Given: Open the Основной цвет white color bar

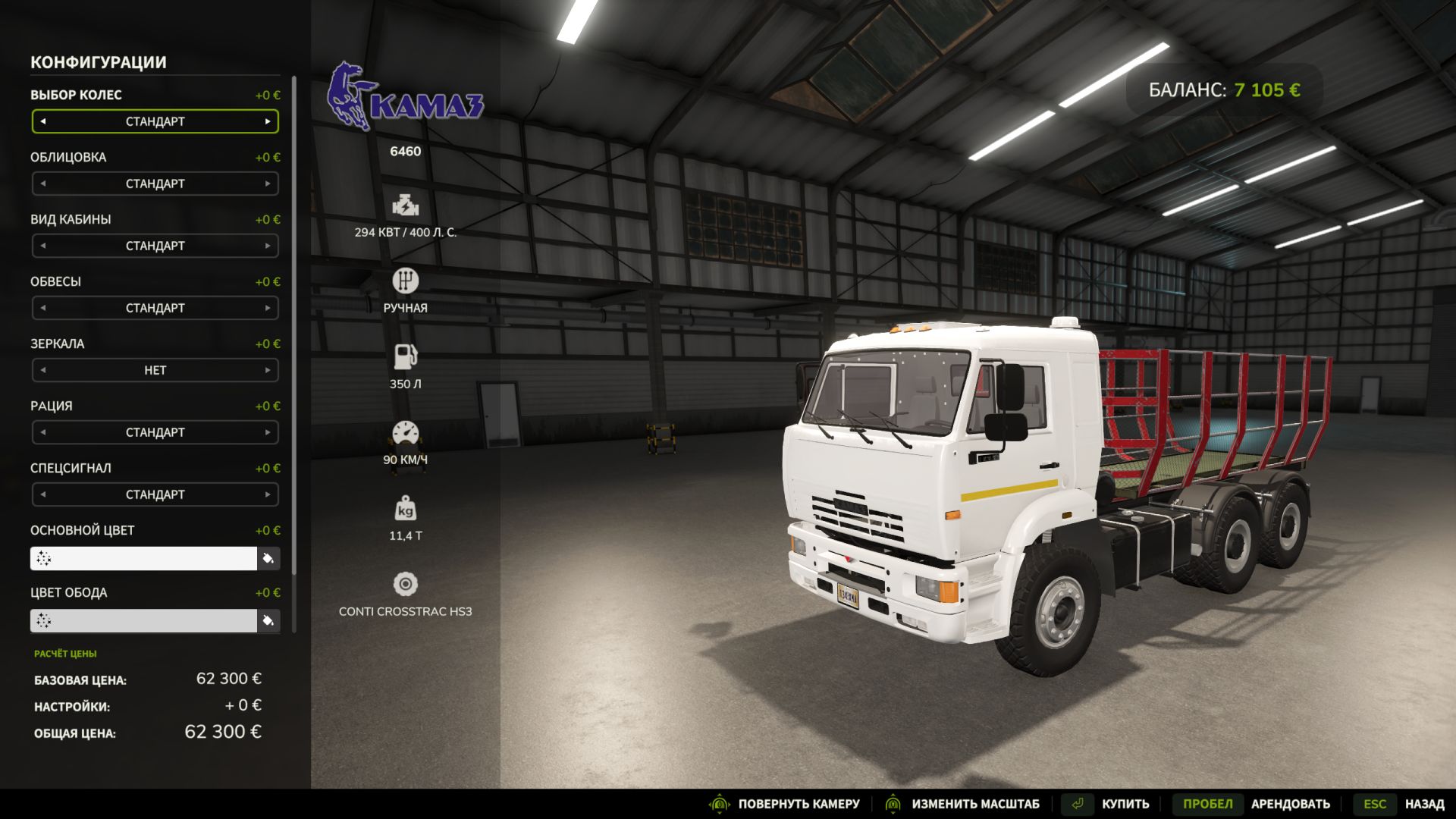Looking at the screenshot, I should pyautogui.click(x=144, y=558).
